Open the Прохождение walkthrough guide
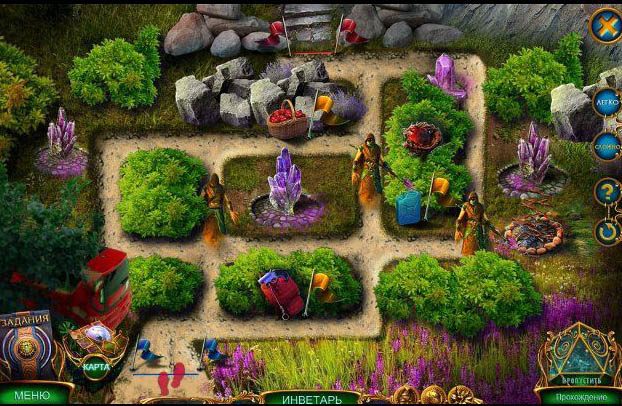This screenshot has height=406, width=622. coord(579,397)
